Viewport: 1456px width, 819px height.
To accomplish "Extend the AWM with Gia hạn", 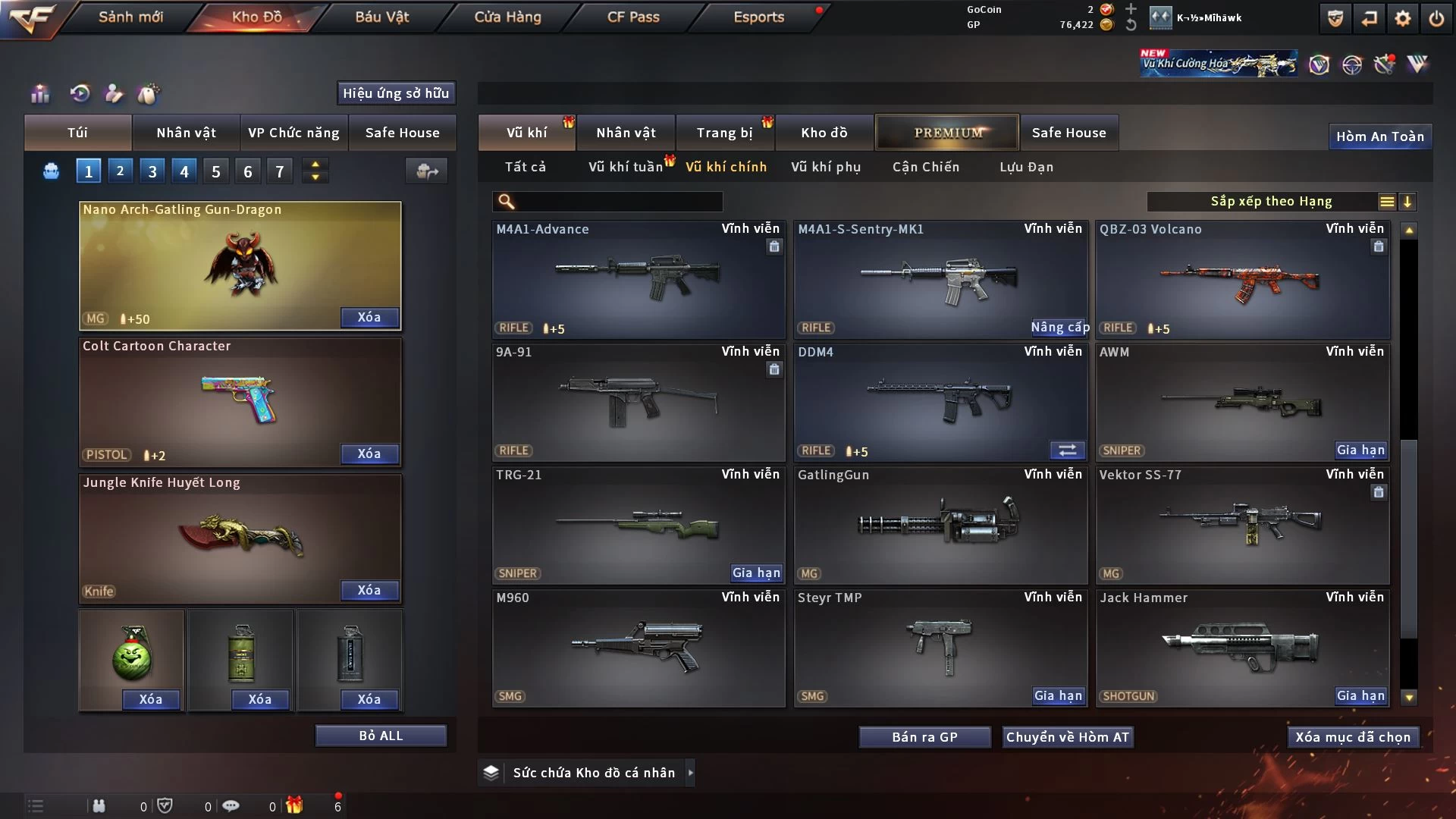I will click(x=1360, y=450).
